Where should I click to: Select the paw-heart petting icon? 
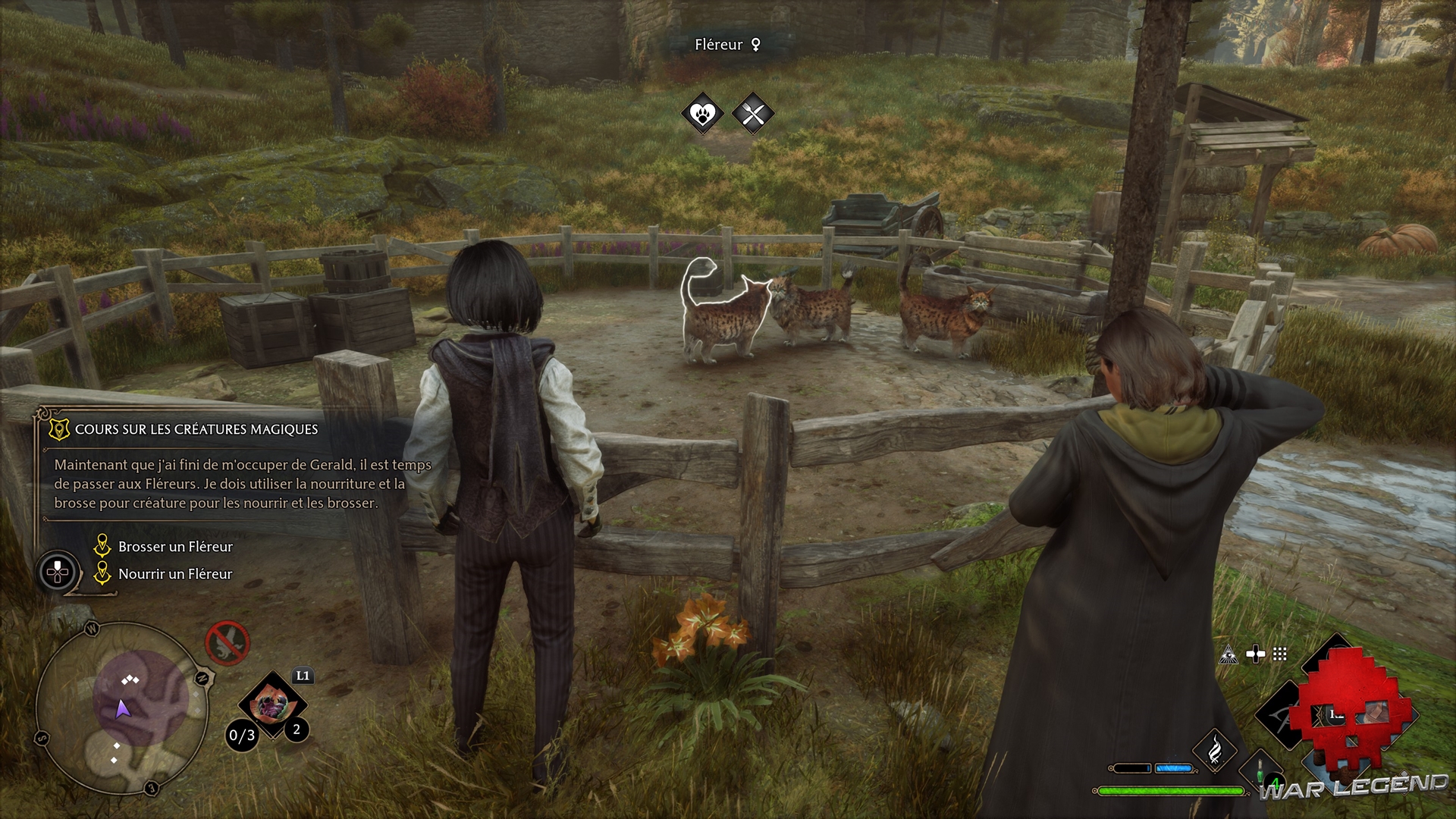(703, 115)
